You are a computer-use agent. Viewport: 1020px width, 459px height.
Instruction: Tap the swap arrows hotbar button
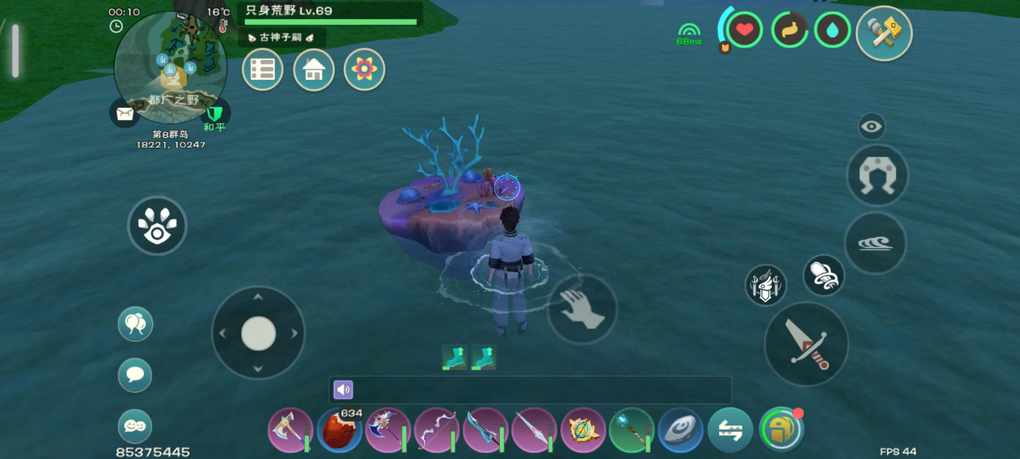pyautogui.click(x=730, y=431)
